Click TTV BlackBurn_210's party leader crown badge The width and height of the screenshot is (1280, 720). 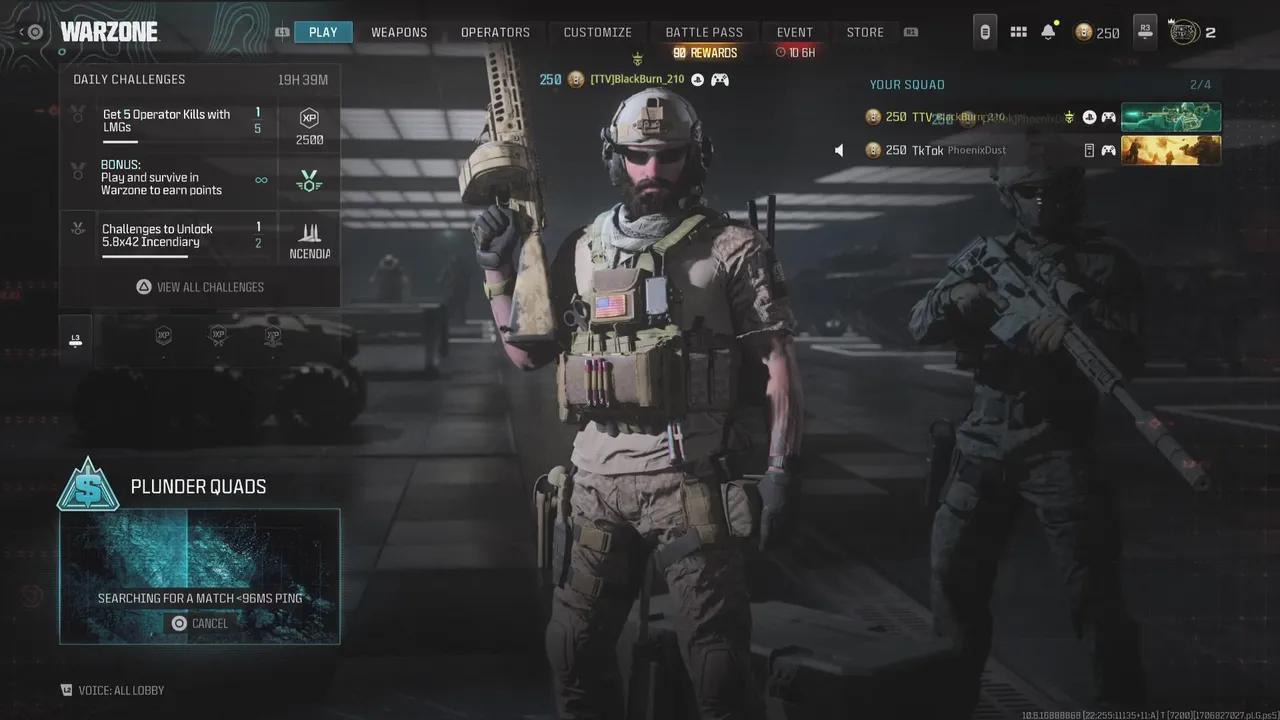(x=1069, y=116)
